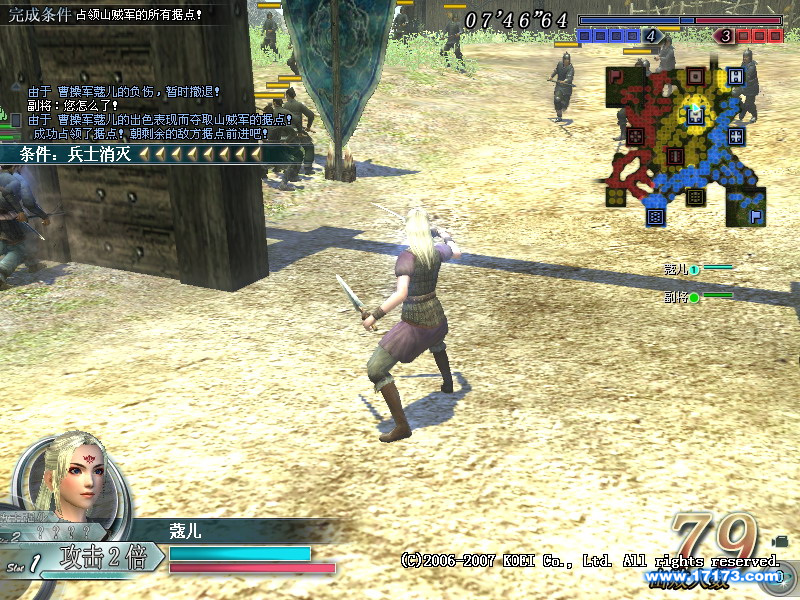
Task: Open the battle message log
Action: point(150,112)
